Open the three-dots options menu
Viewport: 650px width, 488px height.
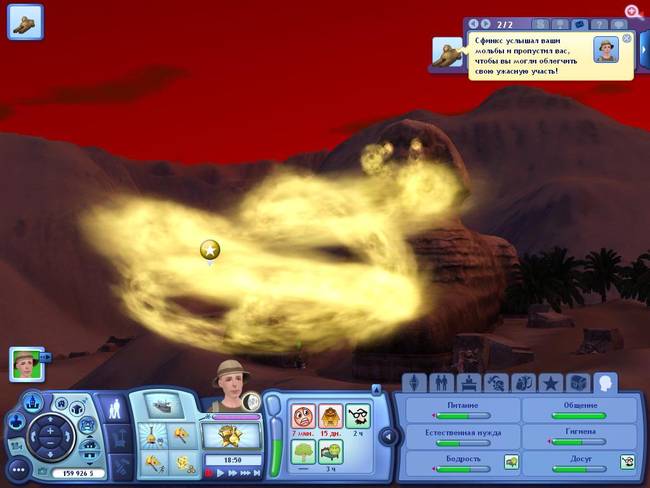17,468
